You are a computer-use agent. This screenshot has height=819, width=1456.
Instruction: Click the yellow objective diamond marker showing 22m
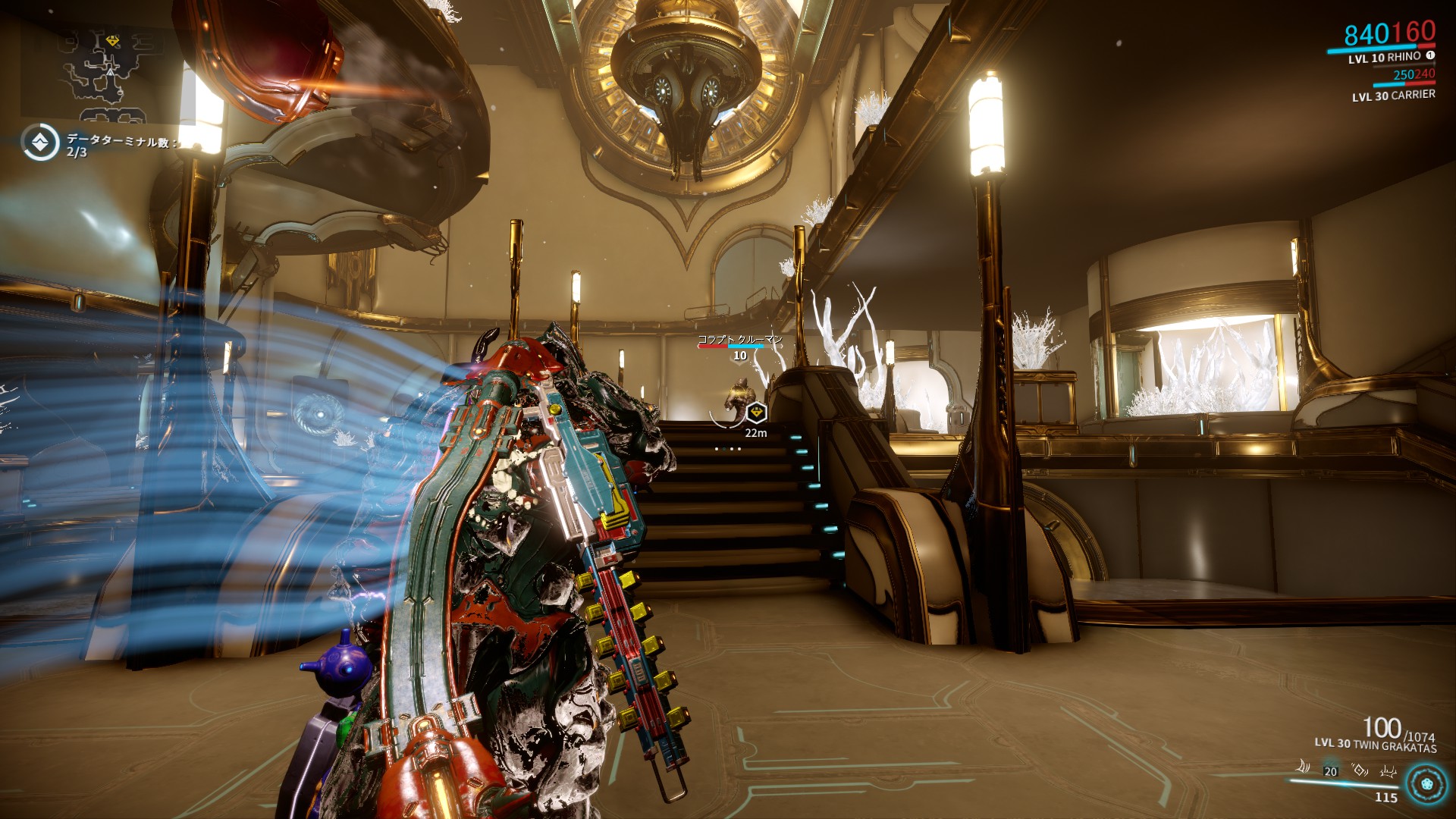click(x=756, y=412)
